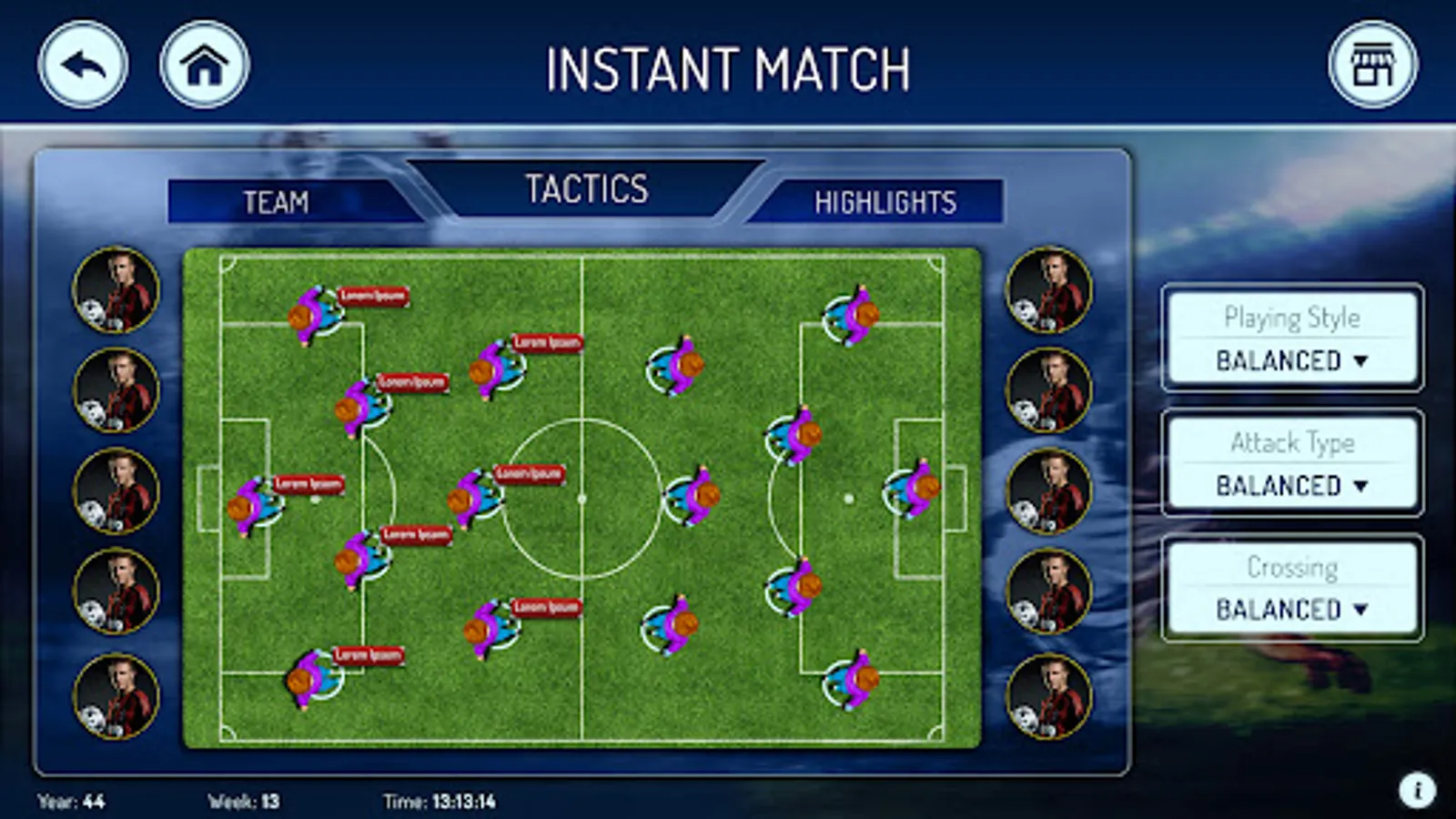The width and height of the screenshot is (1456, 819).
Task: Open the shop icon
Action: coord(1372,66)
